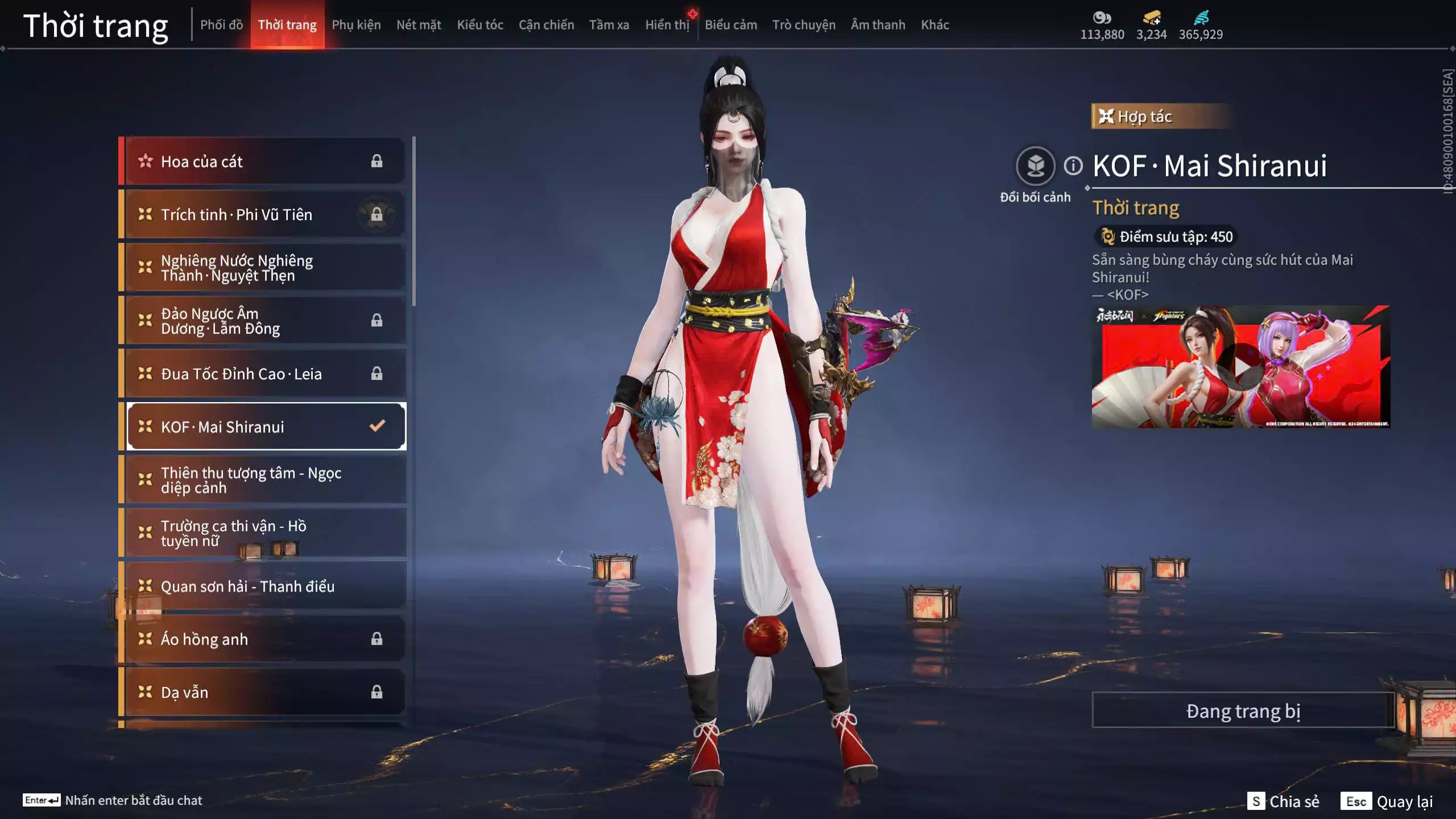This screenshot has width=1456, height=819.
Task: Click the Đang trang bị button
Action: coord(1243,711)
